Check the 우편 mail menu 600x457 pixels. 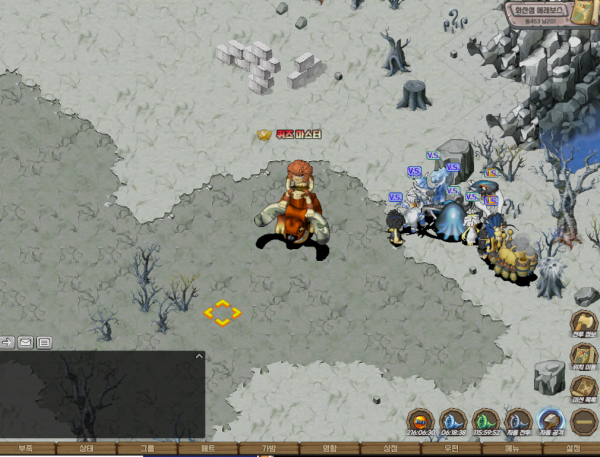pos(452,450)
